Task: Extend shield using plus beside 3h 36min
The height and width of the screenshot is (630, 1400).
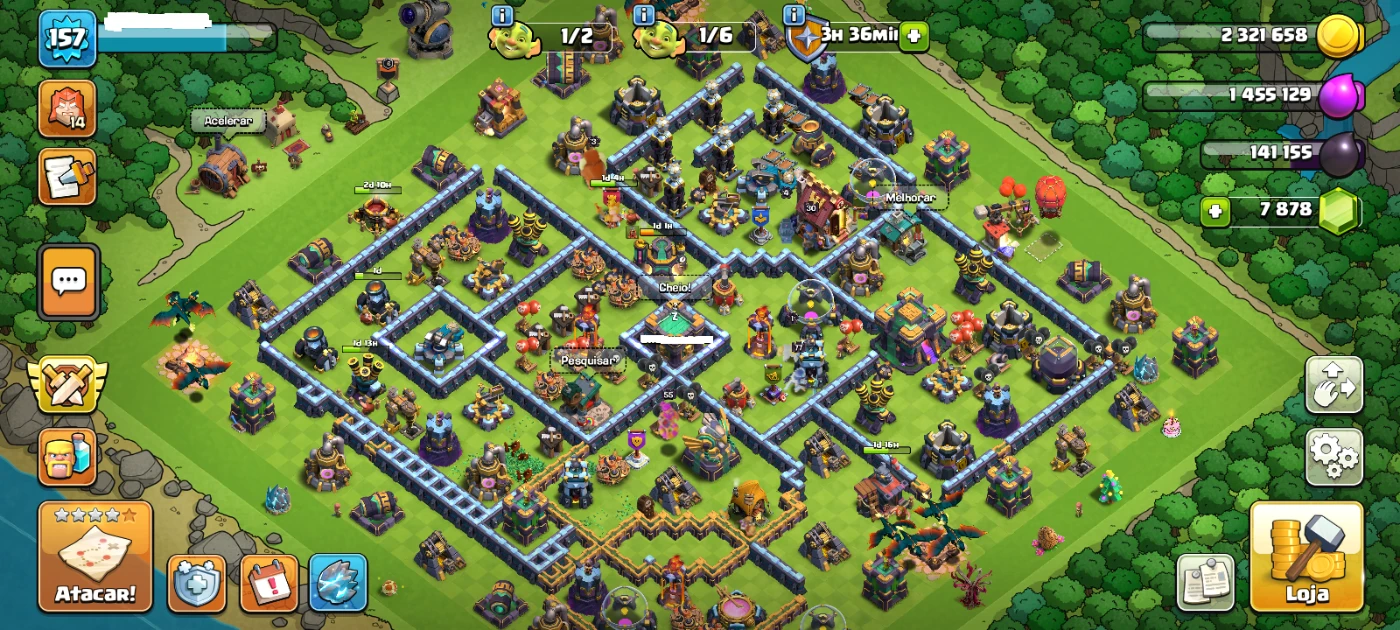Action: pyautogui.click(x=913, y=37)
